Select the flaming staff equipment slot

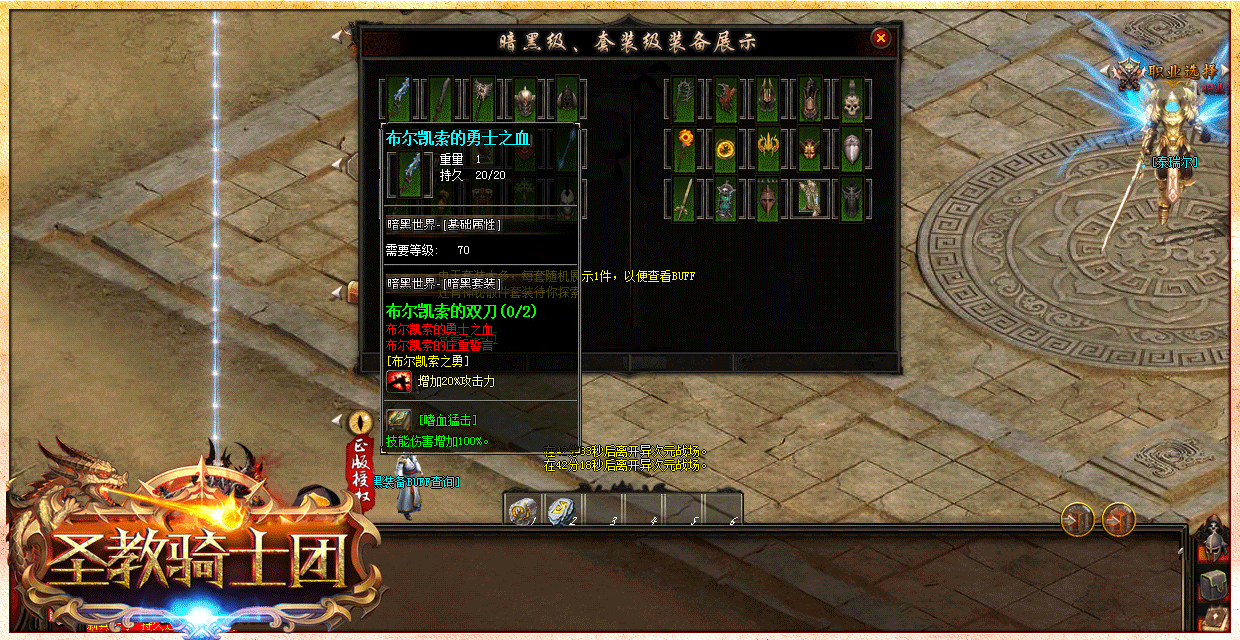[x=684, y=150]
